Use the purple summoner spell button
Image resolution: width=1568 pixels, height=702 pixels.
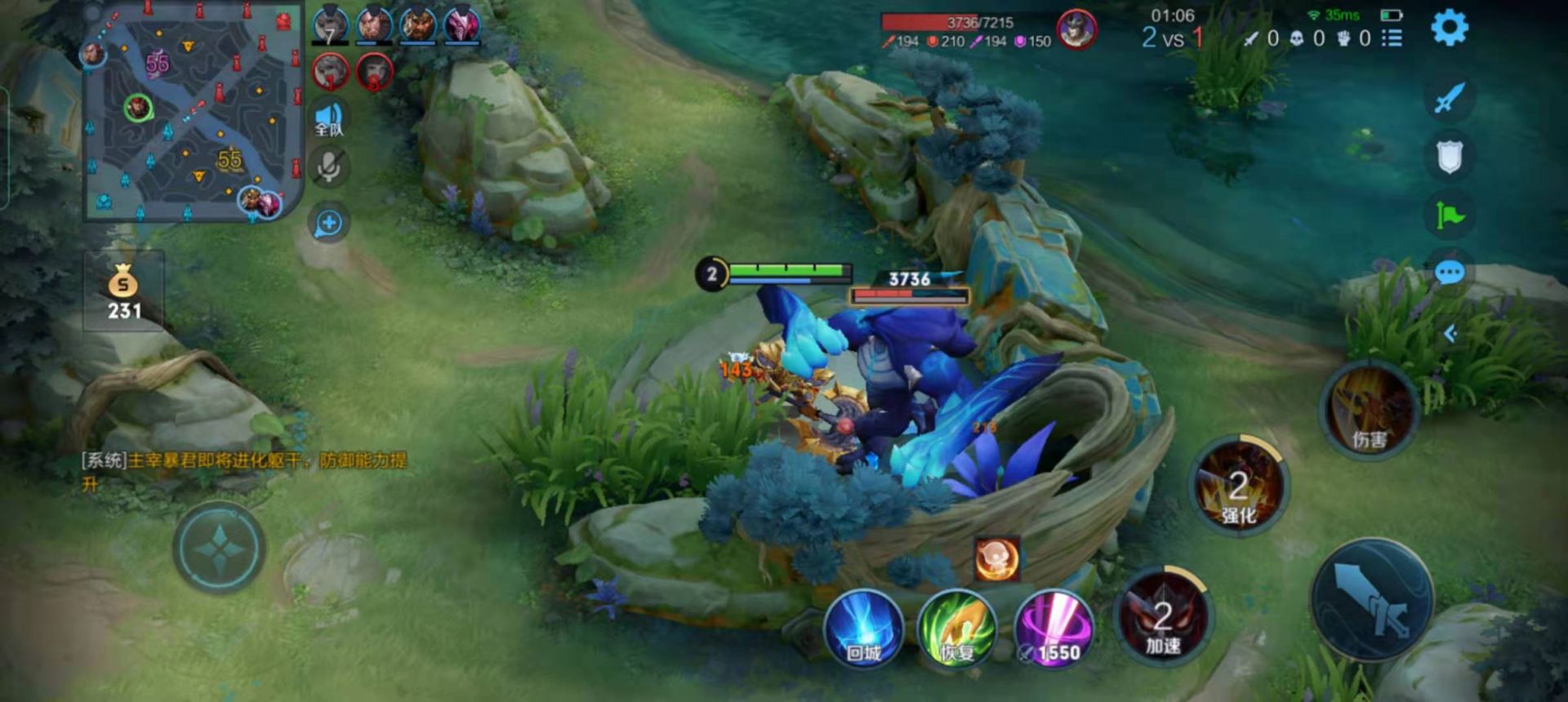1053,629
